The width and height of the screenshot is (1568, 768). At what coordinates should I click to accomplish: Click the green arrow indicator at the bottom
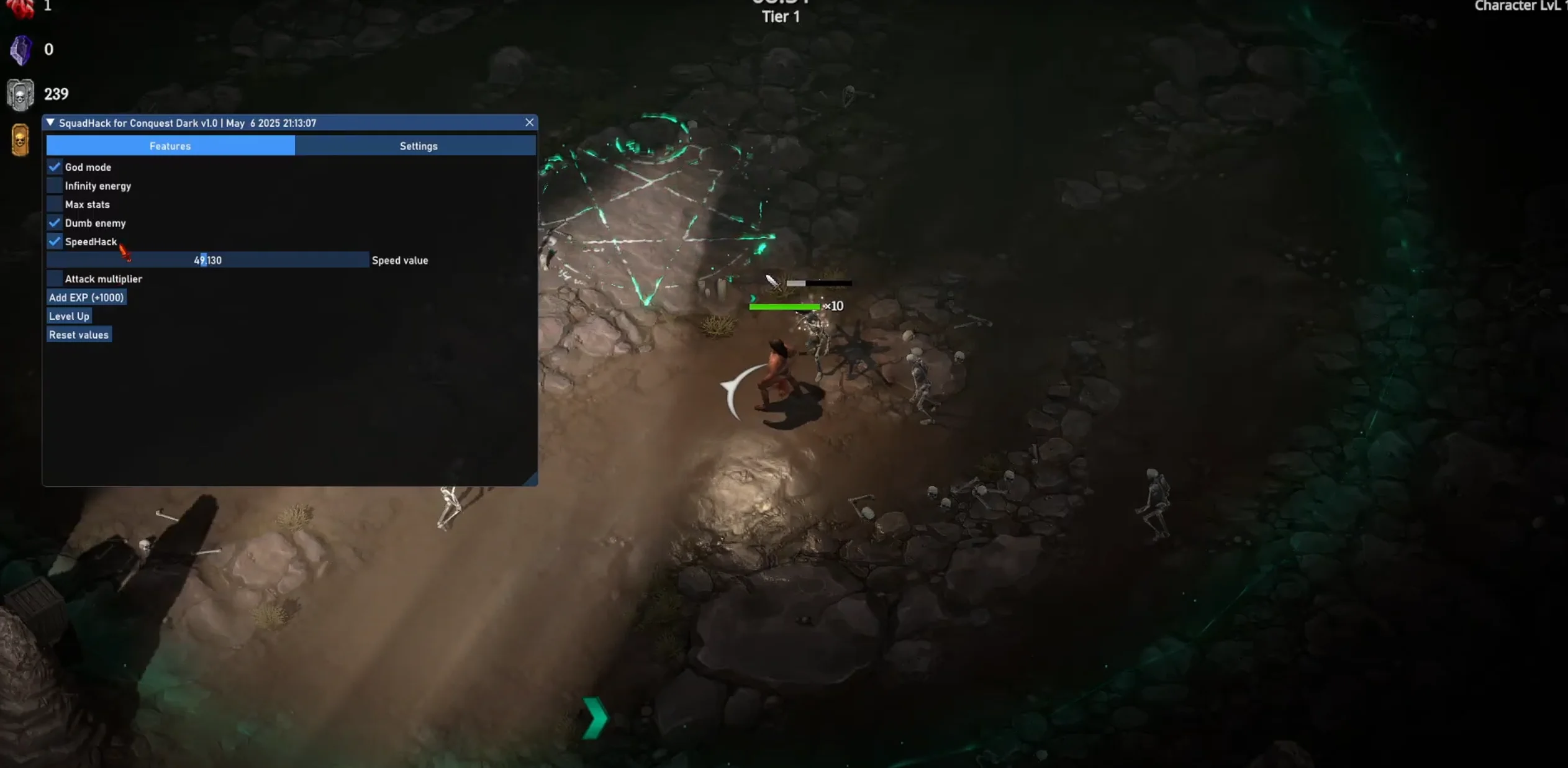[594, 718]
